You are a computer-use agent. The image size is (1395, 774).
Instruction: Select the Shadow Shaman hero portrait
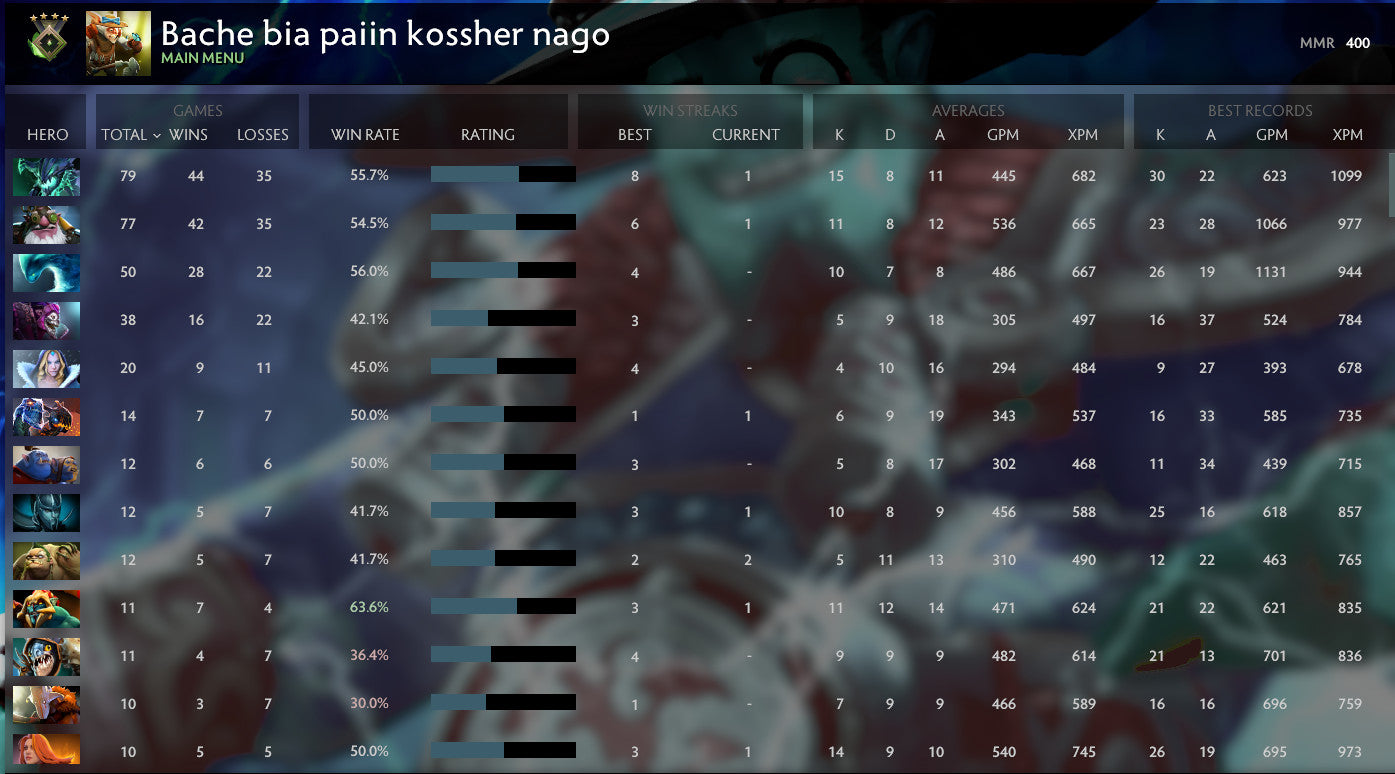click(45, 607)
